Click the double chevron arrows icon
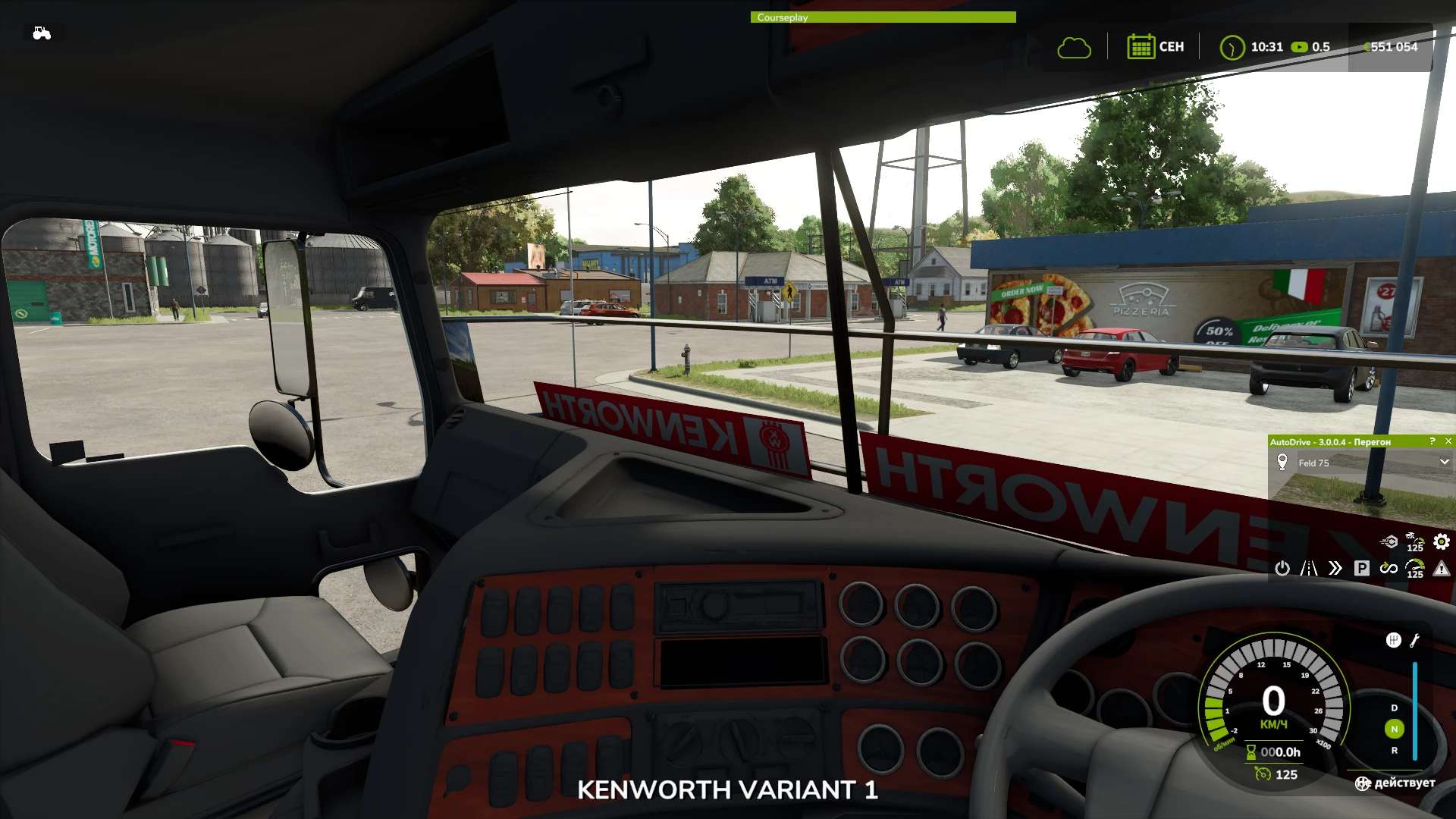 click(x=1335, y=568)
